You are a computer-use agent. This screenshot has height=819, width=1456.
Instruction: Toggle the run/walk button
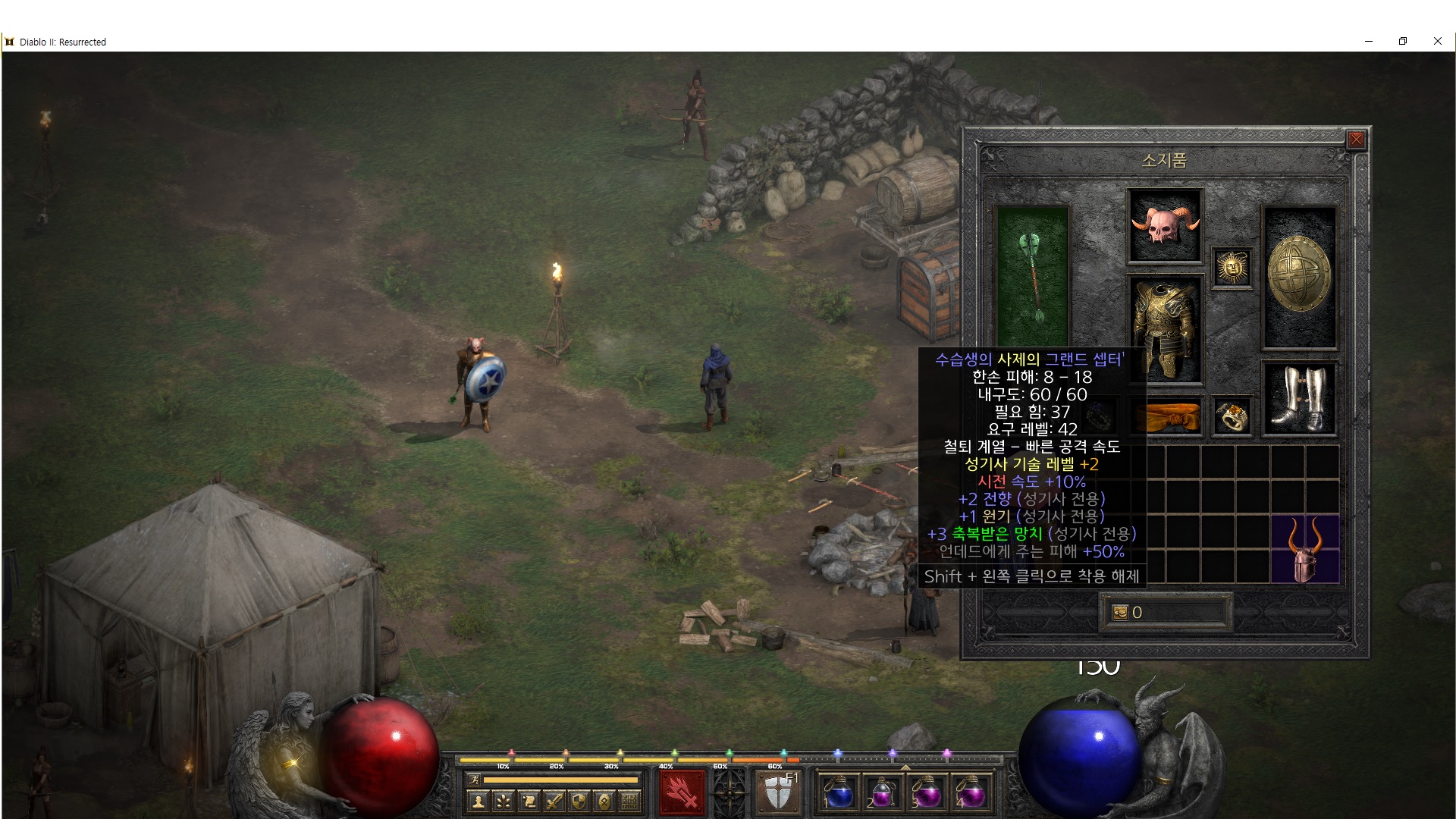tap(474, 780)
